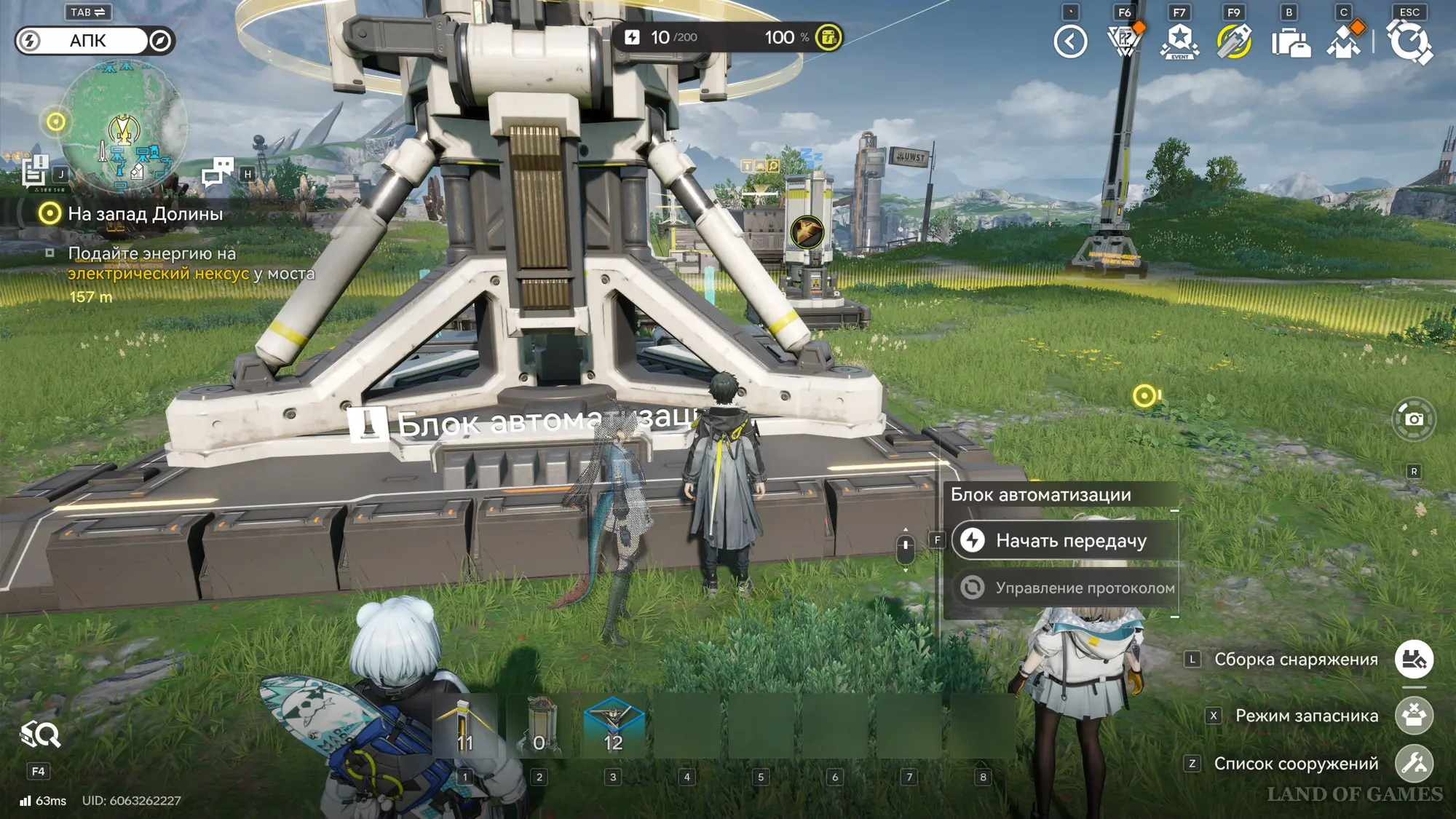This screenshot has height=819, width=1456.
Task: Activate "Режим запасника" storage mode button
Action: [1413, 716]
